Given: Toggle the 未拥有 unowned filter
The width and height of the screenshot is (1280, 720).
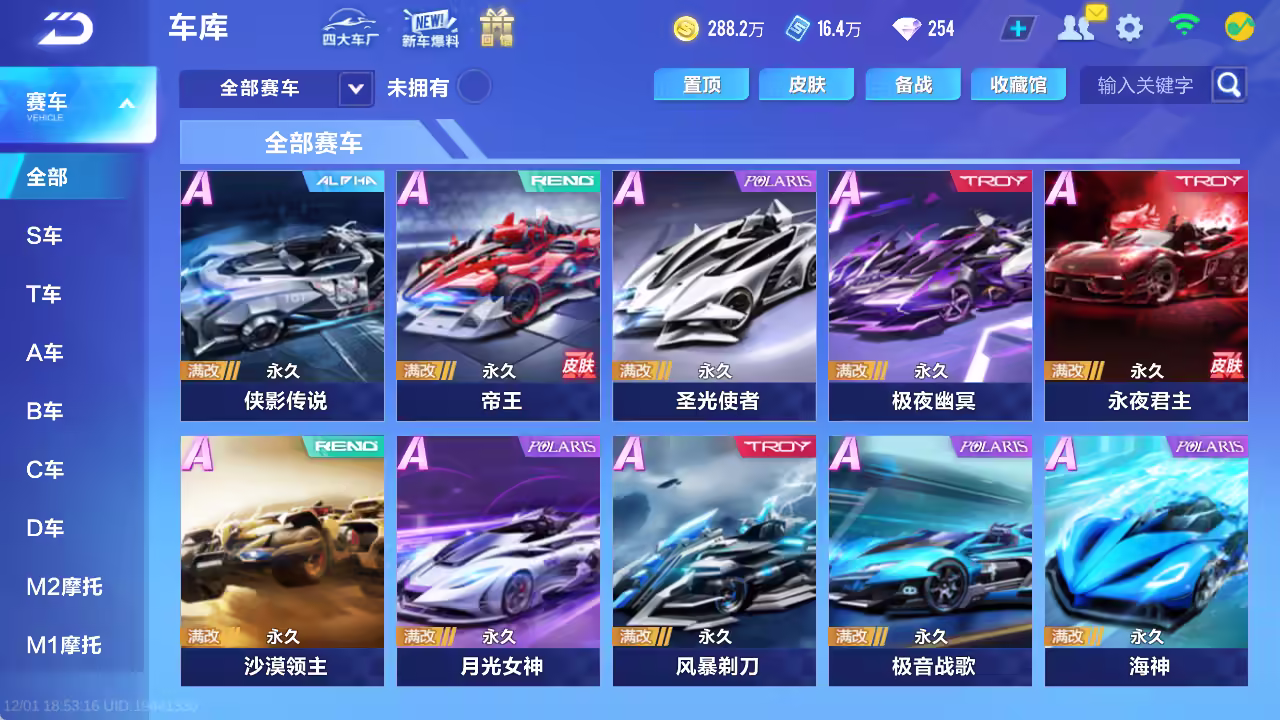Looking at the screenshot, I should 473,87.
